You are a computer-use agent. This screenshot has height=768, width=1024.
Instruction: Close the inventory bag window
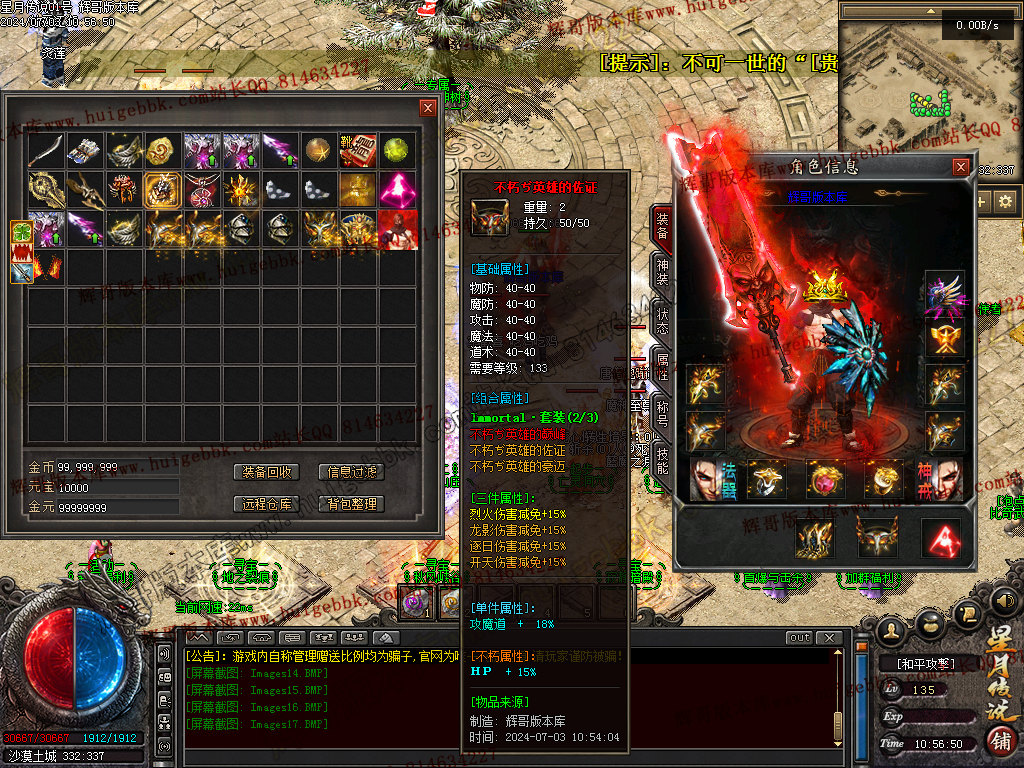click(x=428, y=108)
